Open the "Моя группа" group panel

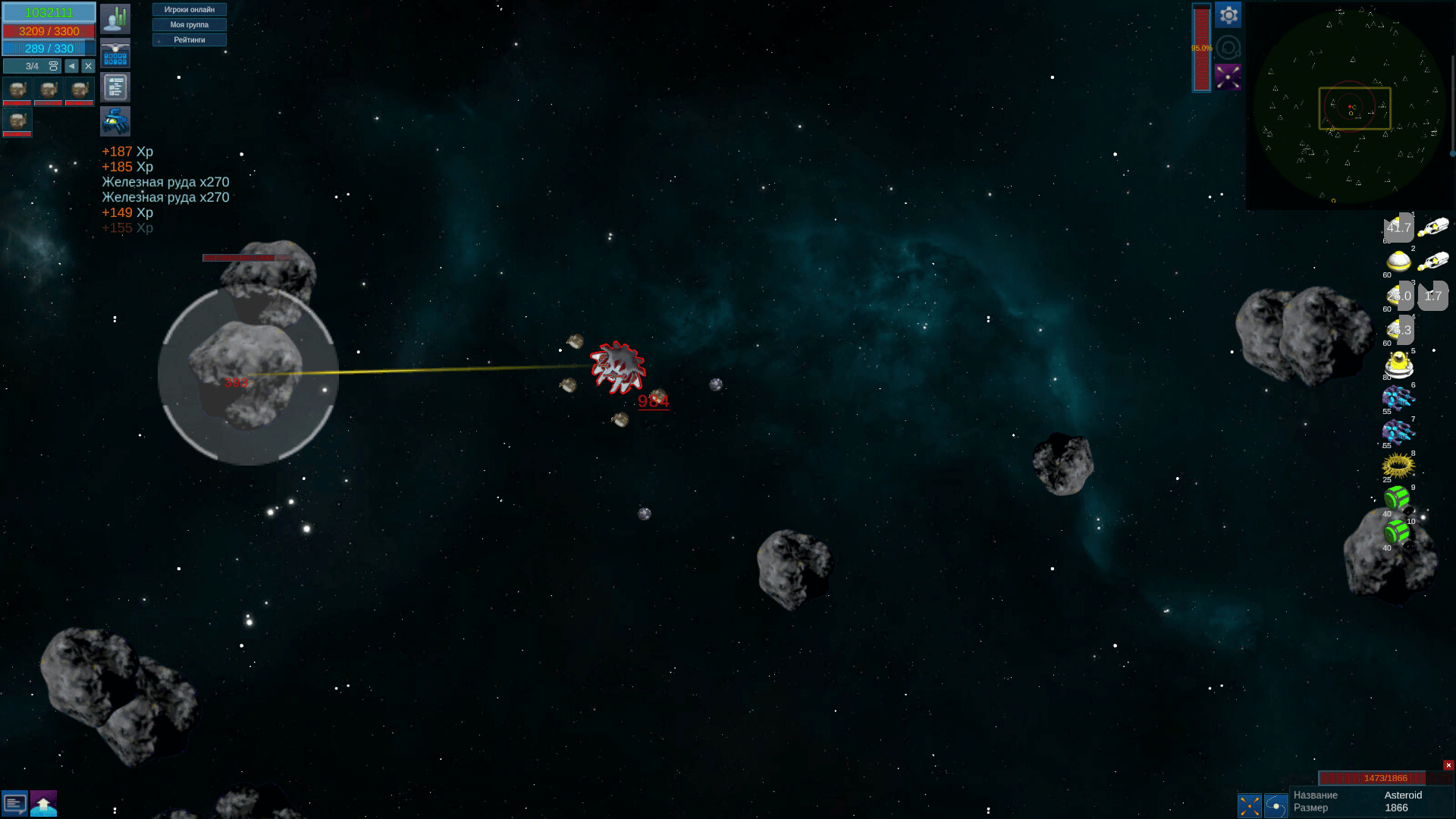(190, 25)
